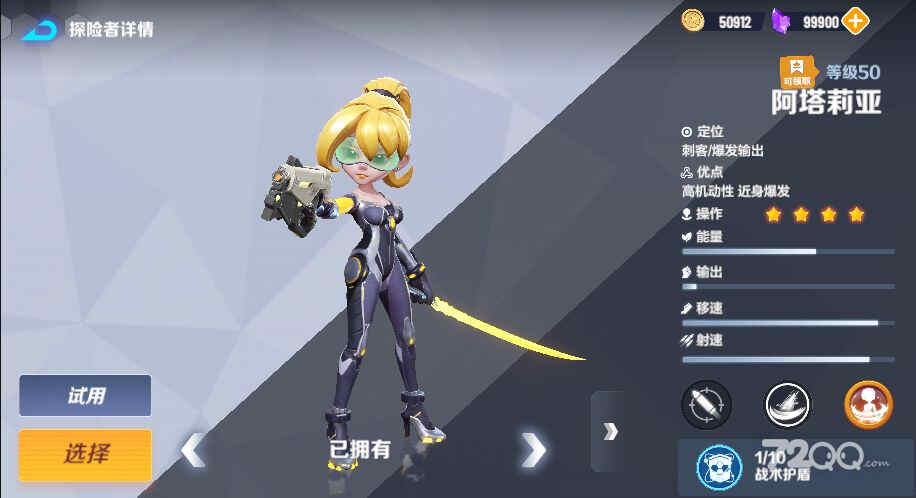Choose the hero with the orange 选择 button
Viewport: 916px width, 498px height.
85,454
